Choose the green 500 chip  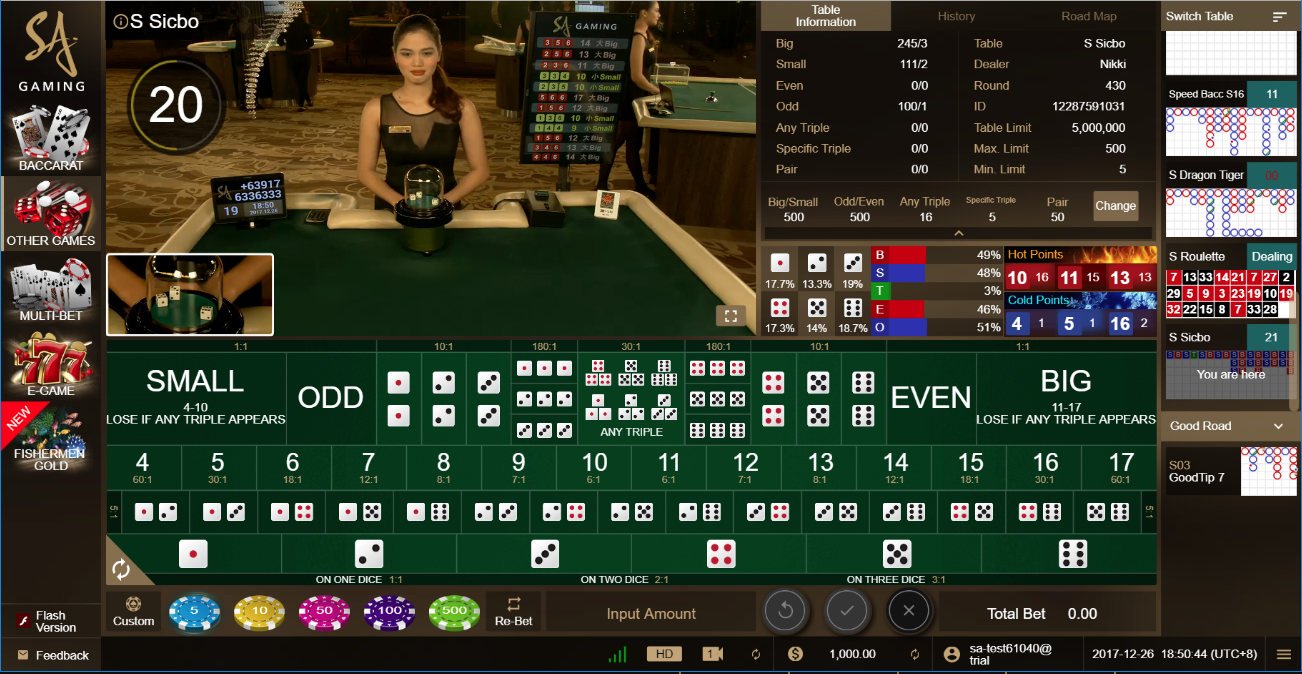(x=454, y=613)
